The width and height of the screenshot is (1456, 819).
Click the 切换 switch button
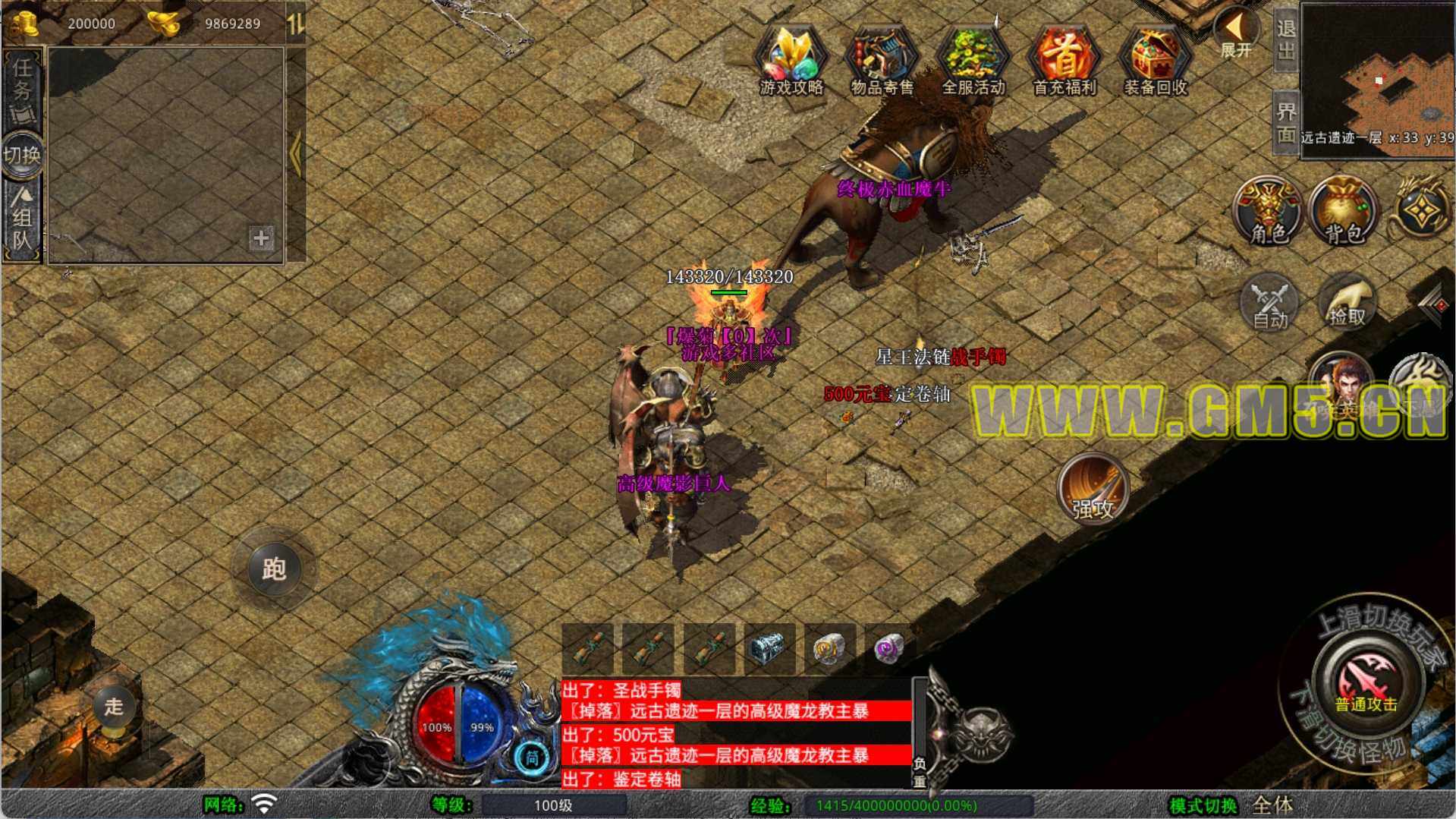22,156
